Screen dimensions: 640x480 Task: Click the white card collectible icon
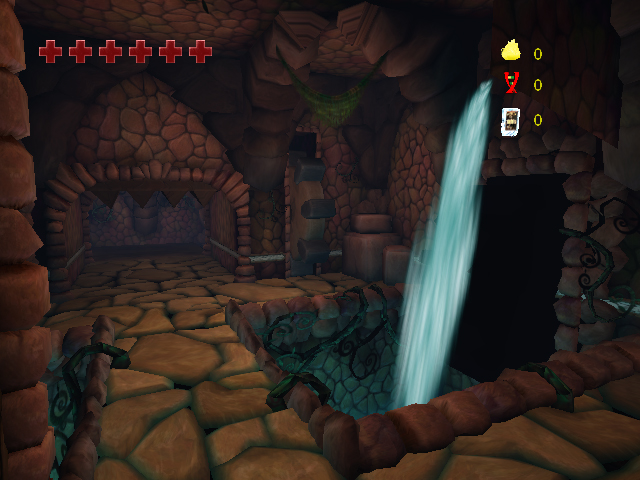pos(512,120)
